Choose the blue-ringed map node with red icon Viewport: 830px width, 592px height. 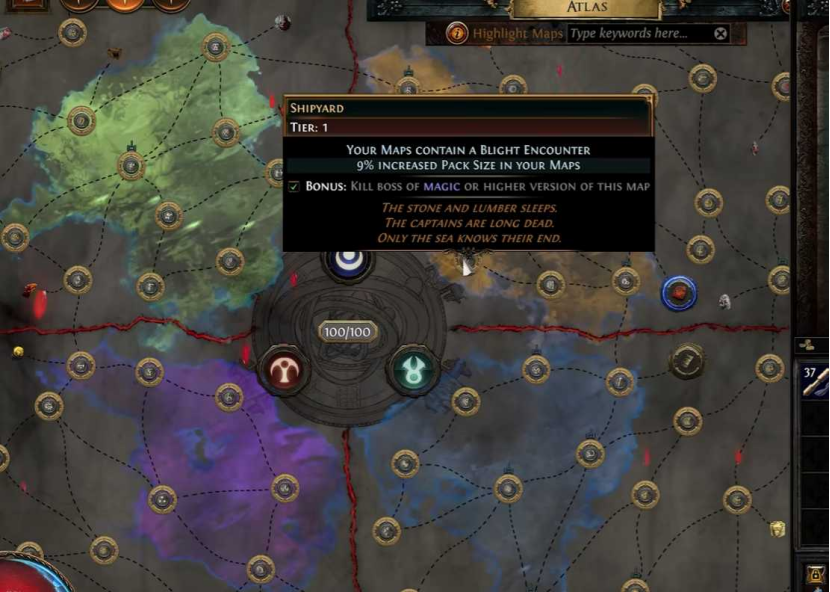pos(680,293)
